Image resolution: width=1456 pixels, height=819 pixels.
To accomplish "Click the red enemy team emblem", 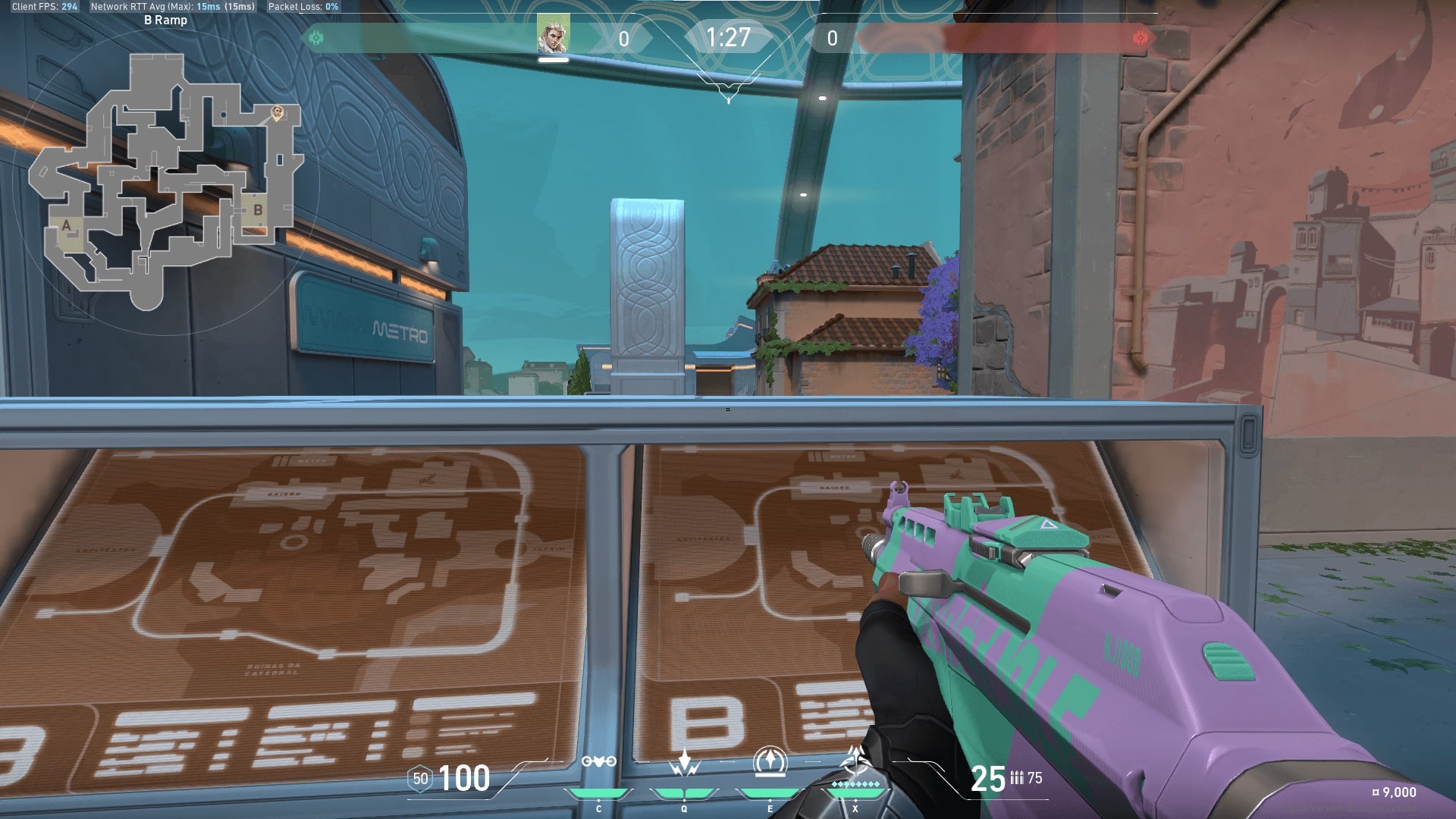I will [x=1139, y=38].
